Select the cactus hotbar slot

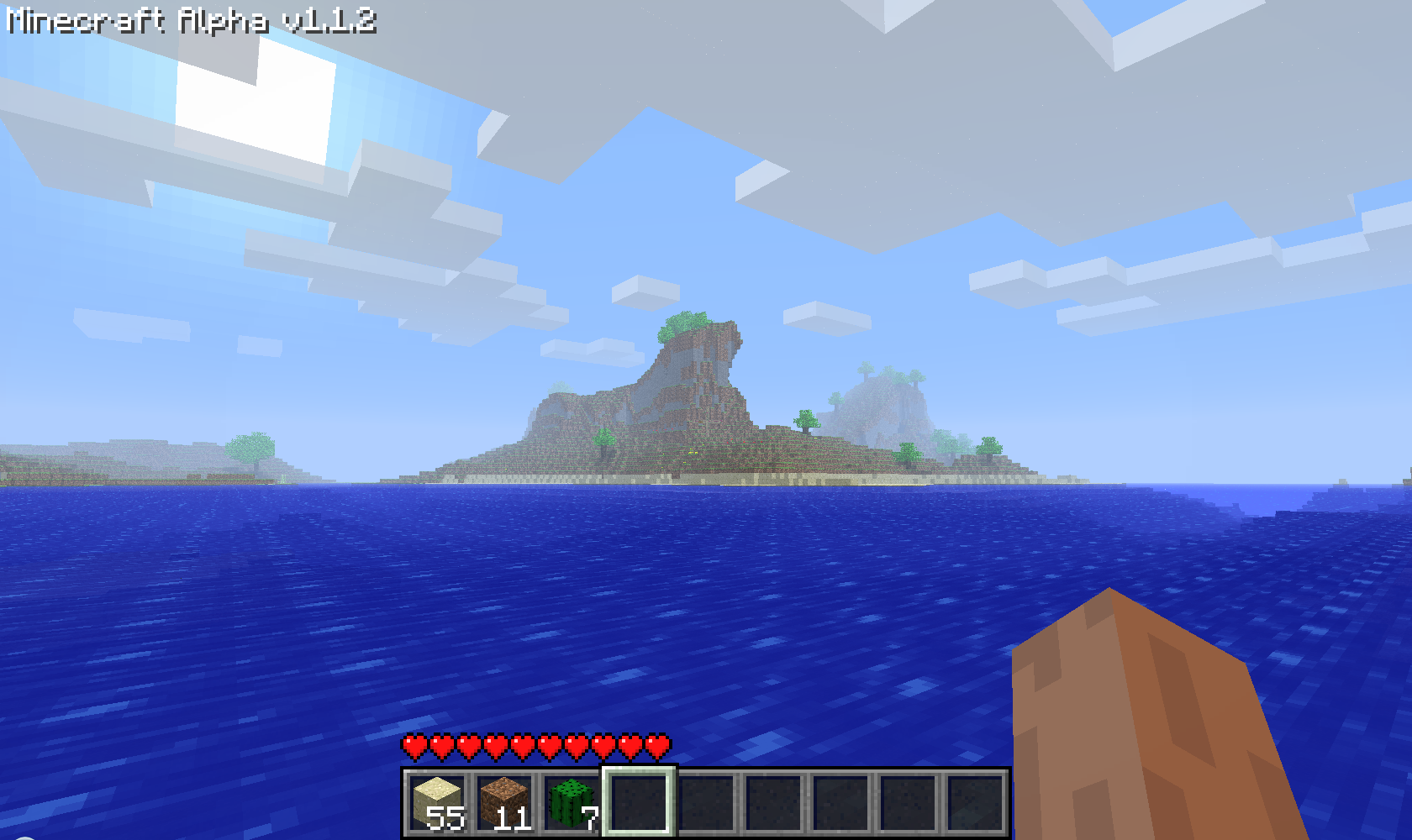pyautogui.click(x=572, y=802)
